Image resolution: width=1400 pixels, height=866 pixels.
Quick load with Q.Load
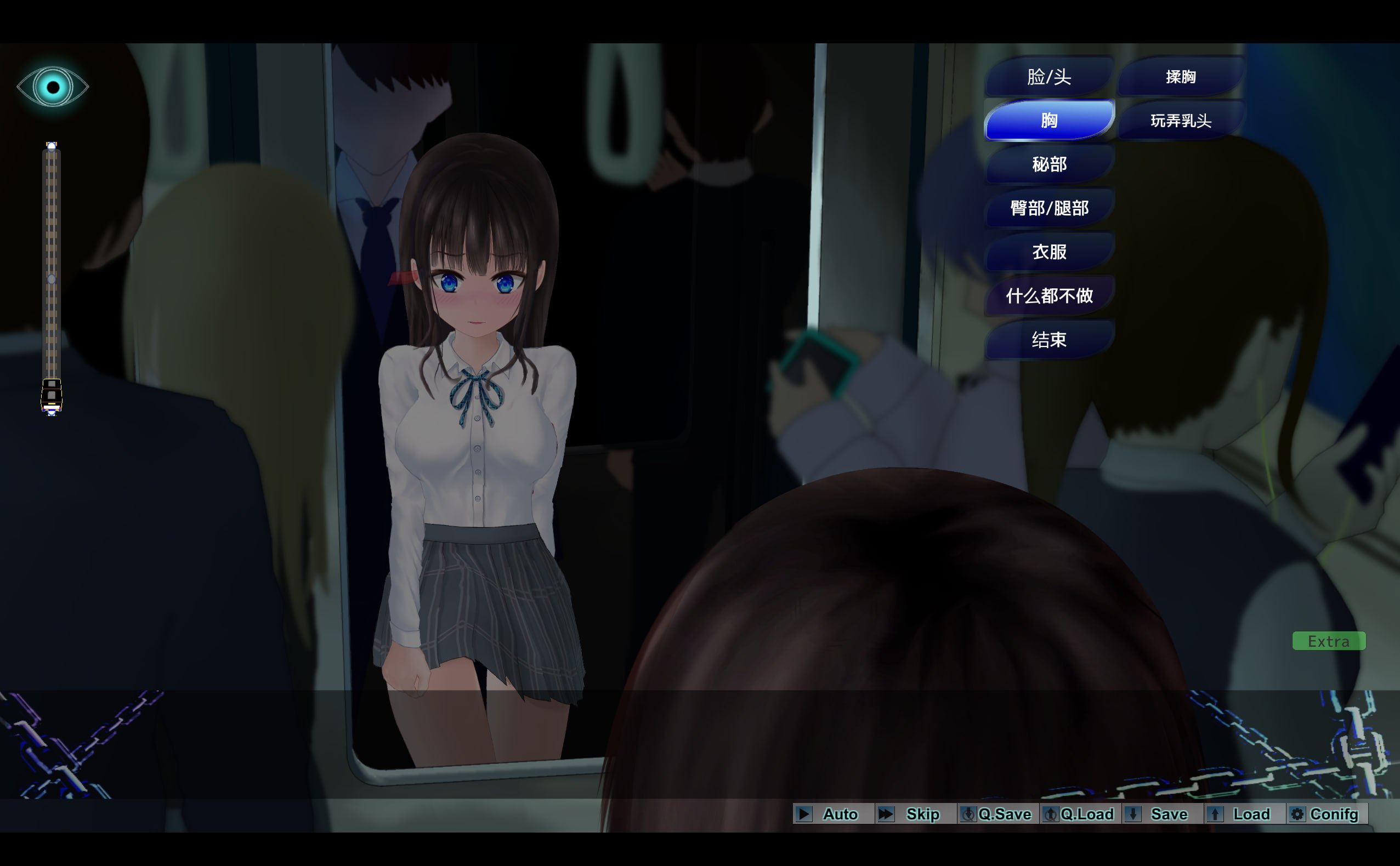click(x=1080, y=814)
